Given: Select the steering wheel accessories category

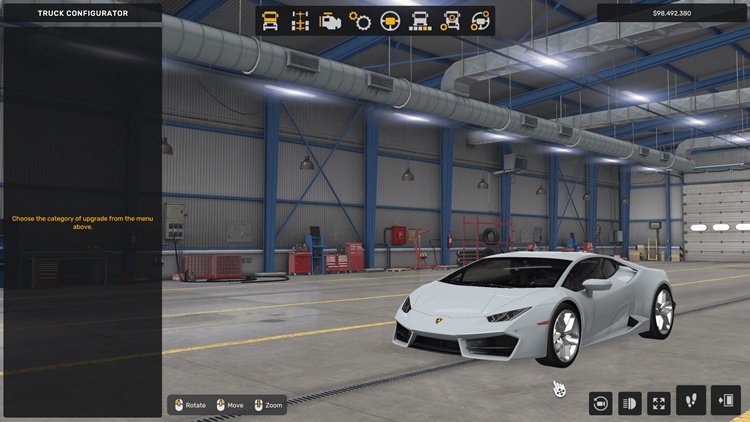Looking at the screenshot, I should [481, 21].
